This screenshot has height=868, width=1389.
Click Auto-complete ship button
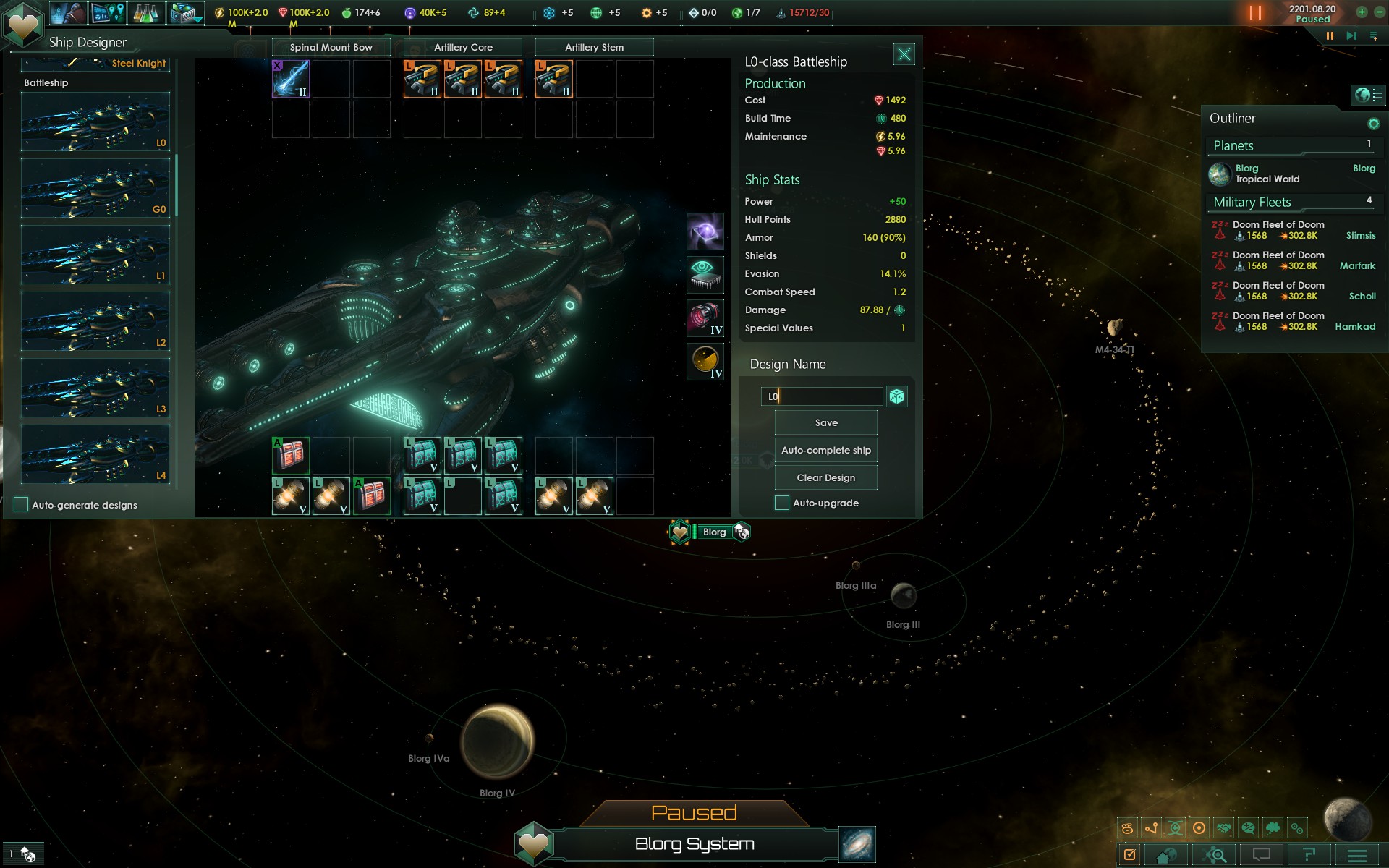coord(825,451)
